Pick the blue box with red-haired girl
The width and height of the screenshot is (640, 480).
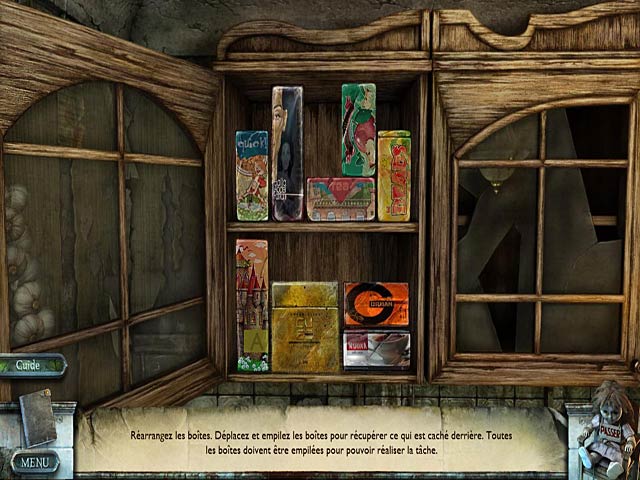[x=252, y=175]
